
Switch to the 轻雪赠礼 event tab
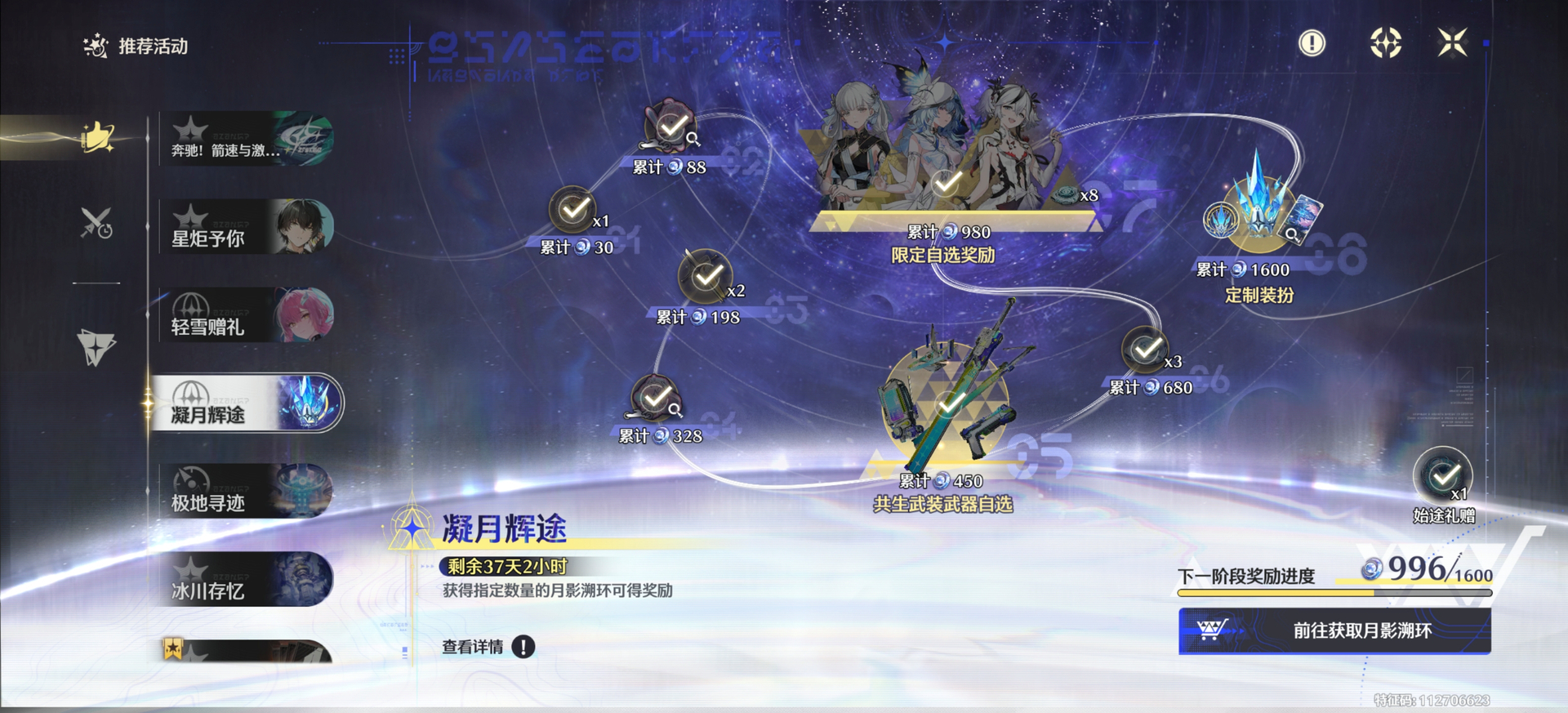coord(247,315)
